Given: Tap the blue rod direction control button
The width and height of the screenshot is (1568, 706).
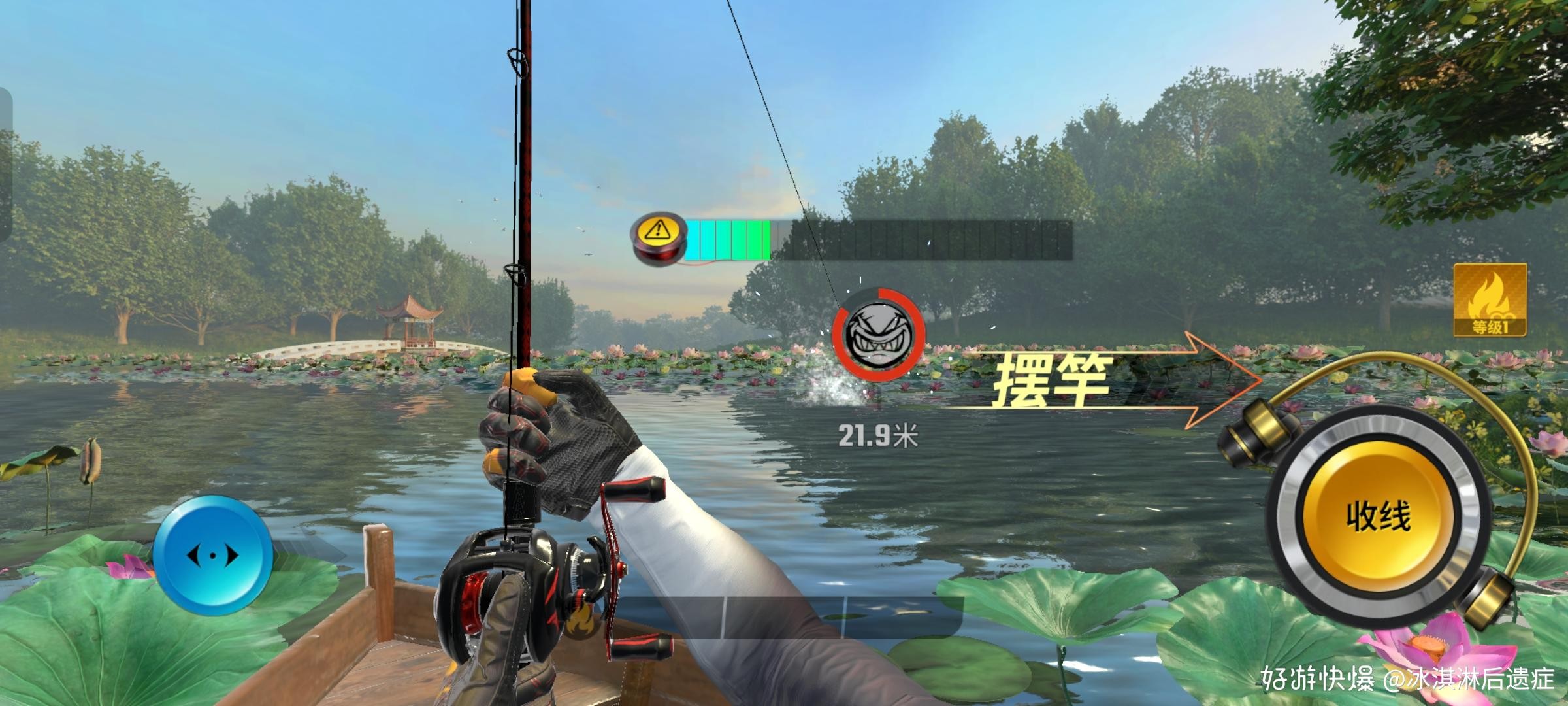Looking at the screenshot, I should click(x=213, y=555).
